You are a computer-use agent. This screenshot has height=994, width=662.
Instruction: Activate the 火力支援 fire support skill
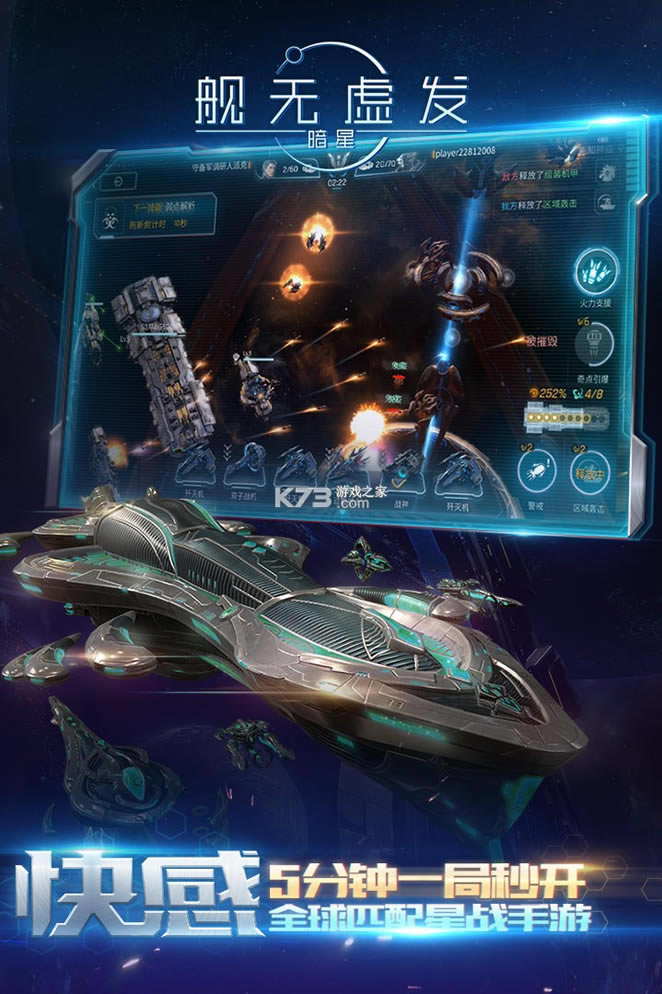coord(596,270)
